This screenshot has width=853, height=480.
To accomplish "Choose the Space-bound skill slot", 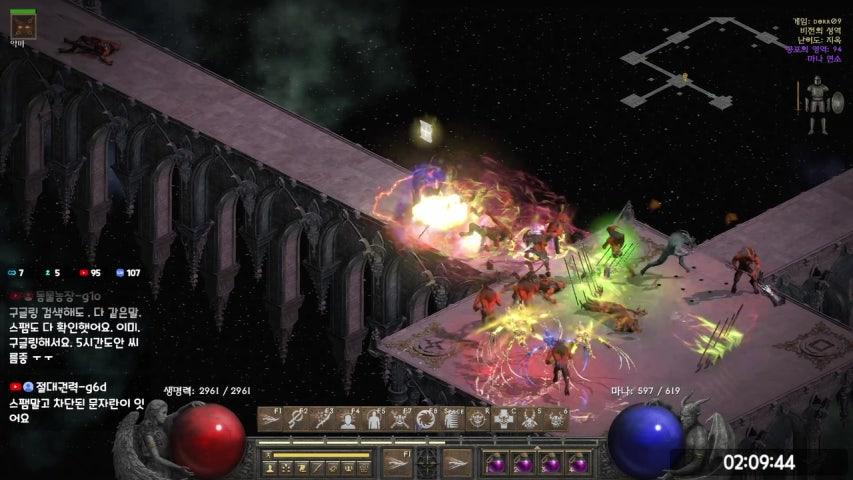I will 452,419.
